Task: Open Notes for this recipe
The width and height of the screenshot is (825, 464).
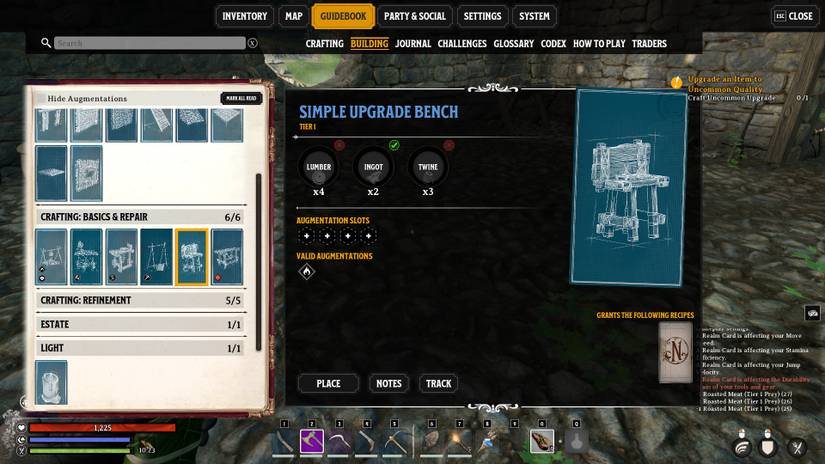Action: [388, 383]
